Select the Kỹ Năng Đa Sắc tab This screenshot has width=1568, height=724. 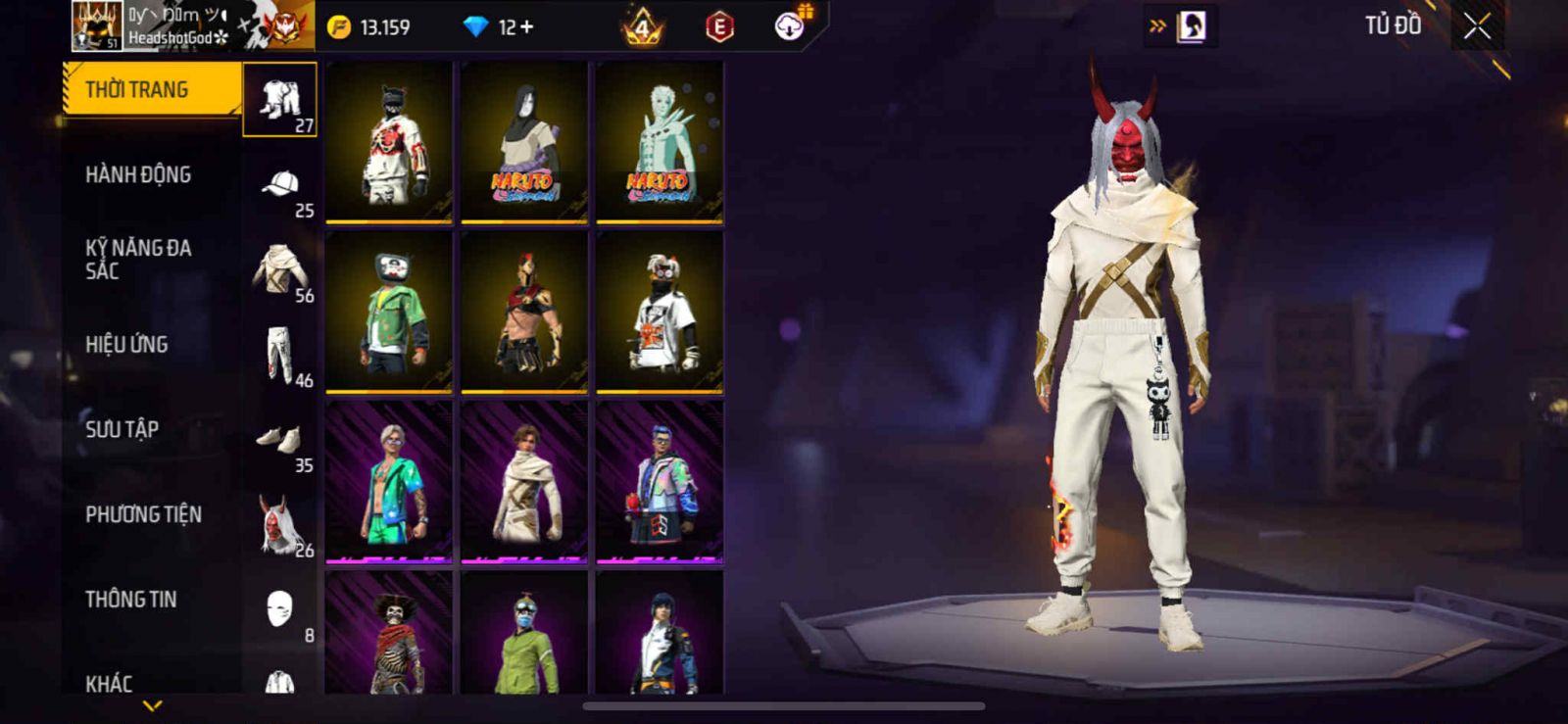[x=138, y=260]
